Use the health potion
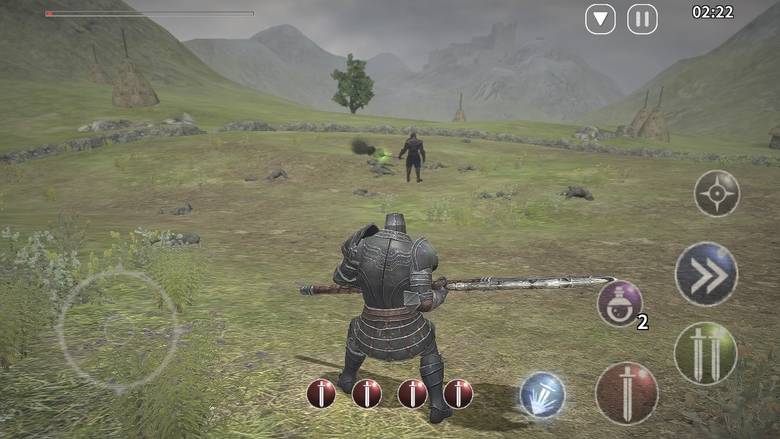 [x=620, y=302]
